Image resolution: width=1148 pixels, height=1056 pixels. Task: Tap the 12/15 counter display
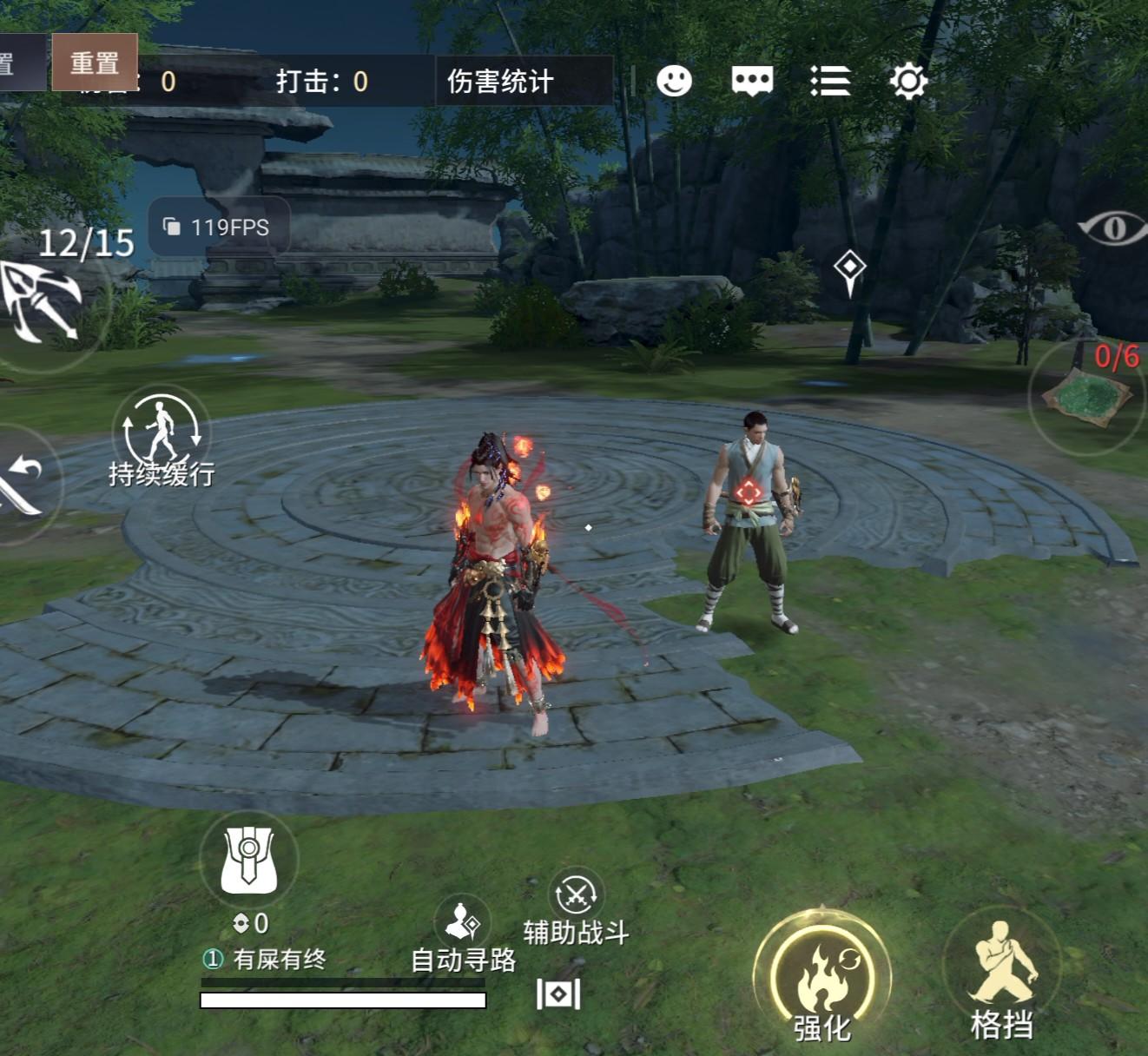(x=85, y=243)
